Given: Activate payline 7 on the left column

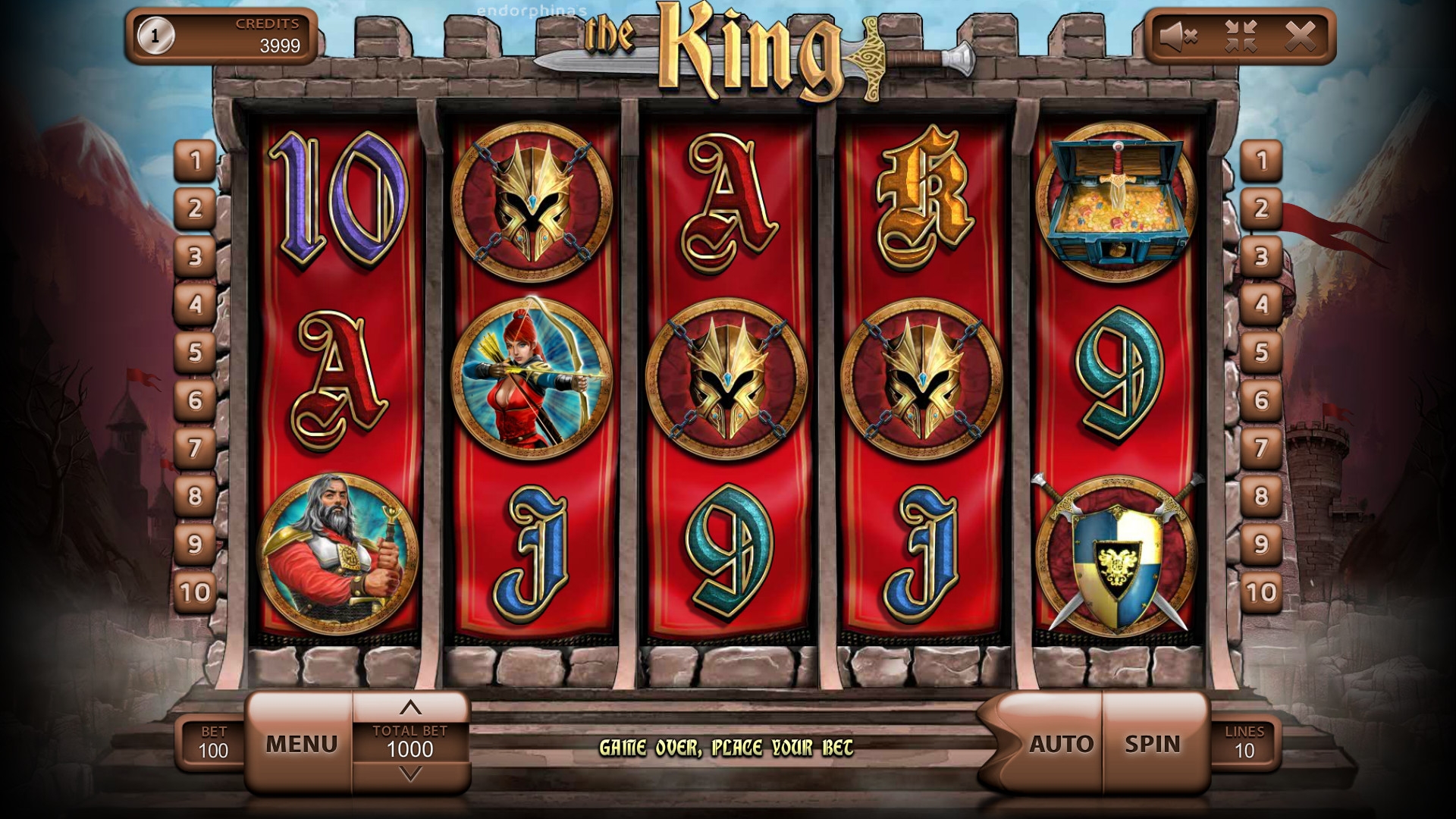Looking at the screenshot, I should click(x=195, y=447).
